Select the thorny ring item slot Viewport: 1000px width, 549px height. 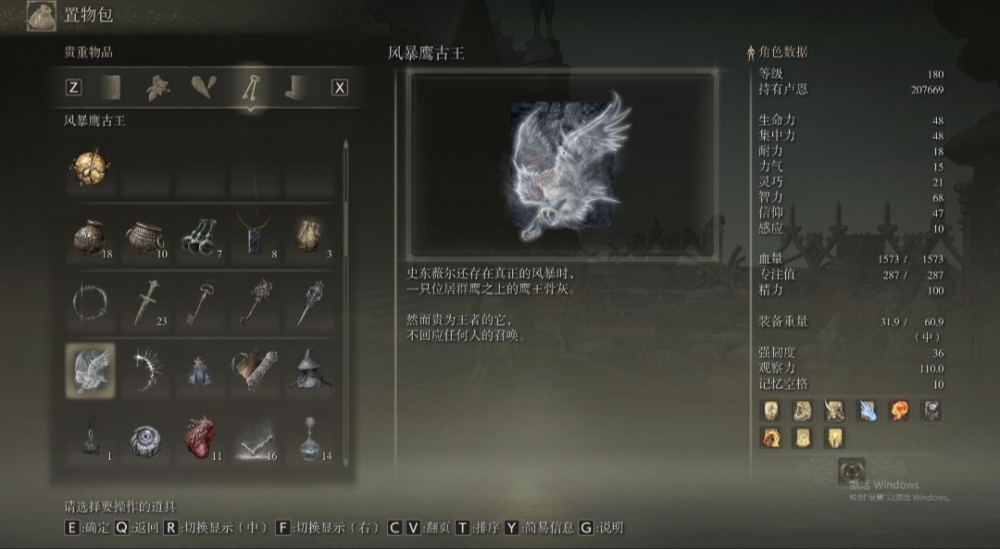pyautogui.click(x=90, y=302)
